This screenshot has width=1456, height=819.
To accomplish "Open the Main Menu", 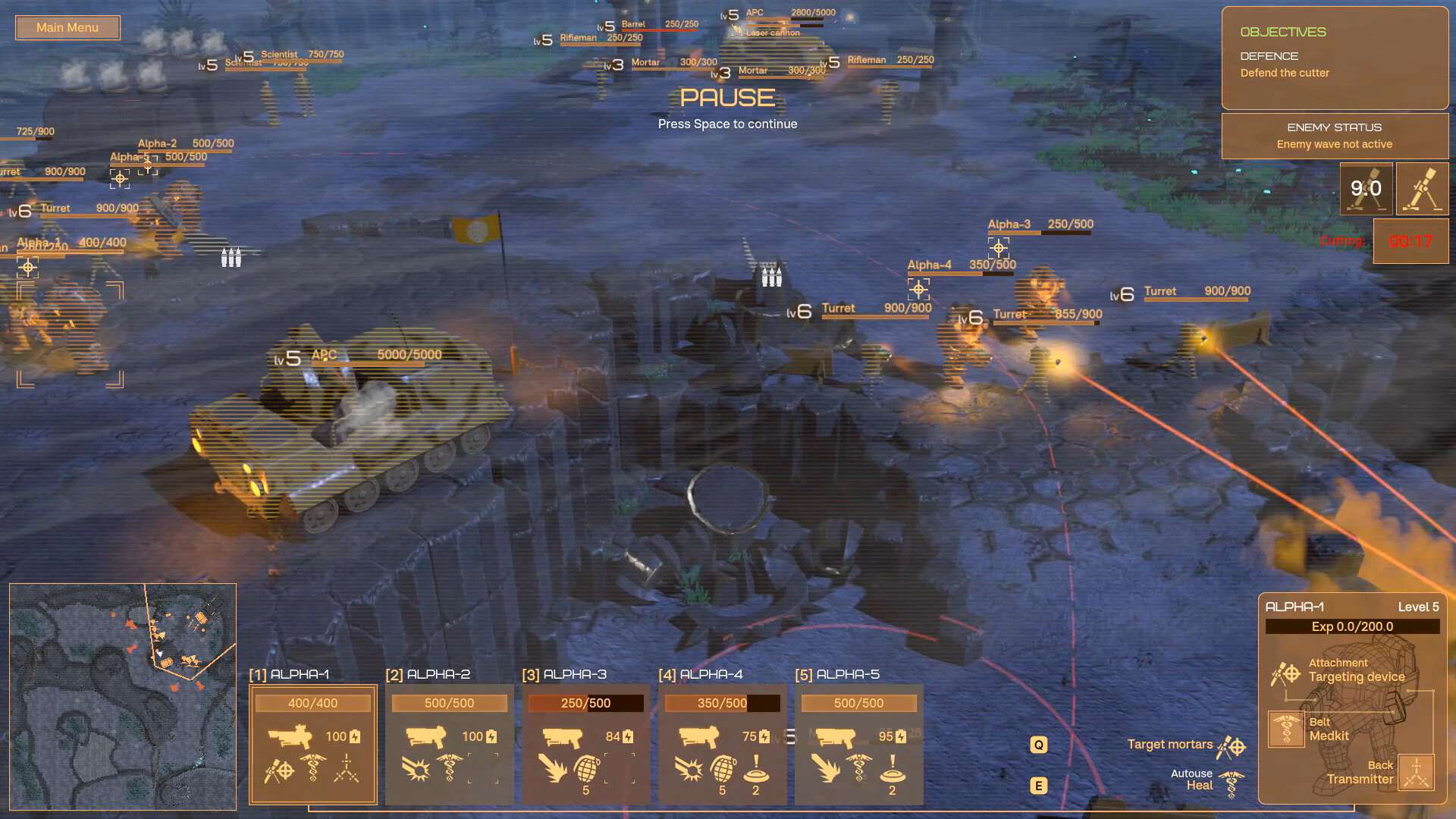I will 67,28.
